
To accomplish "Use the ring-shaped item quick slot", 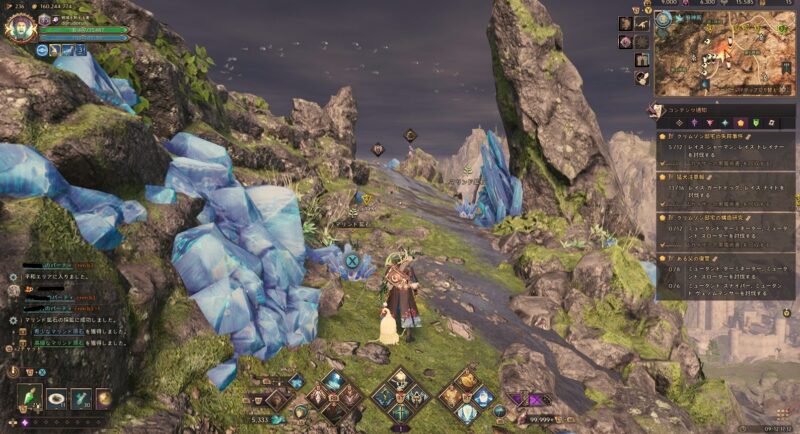I will (56, 398).
